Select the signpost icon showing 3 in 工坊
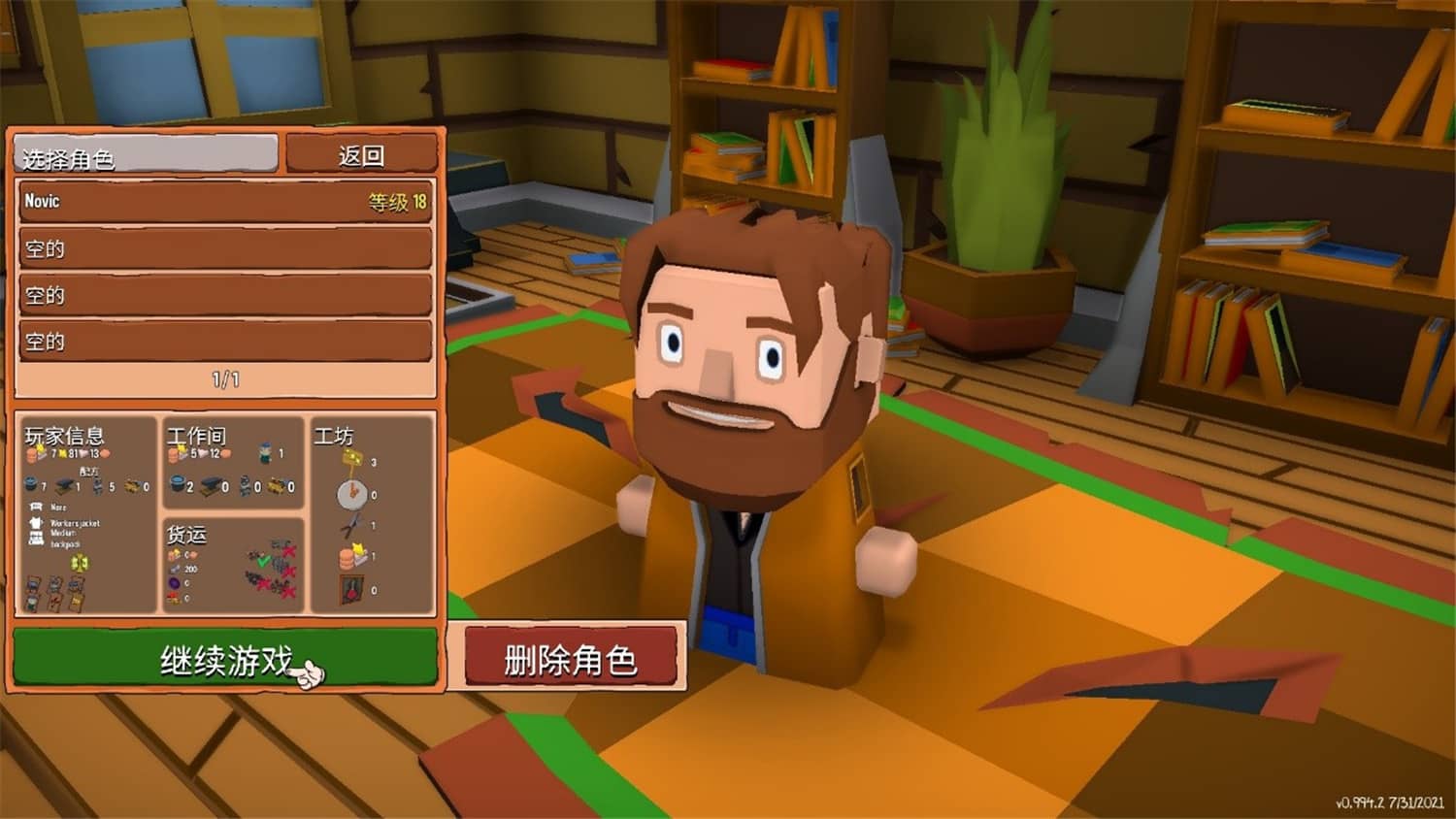This screenshot has height=819, width=1456. point(351,458)
